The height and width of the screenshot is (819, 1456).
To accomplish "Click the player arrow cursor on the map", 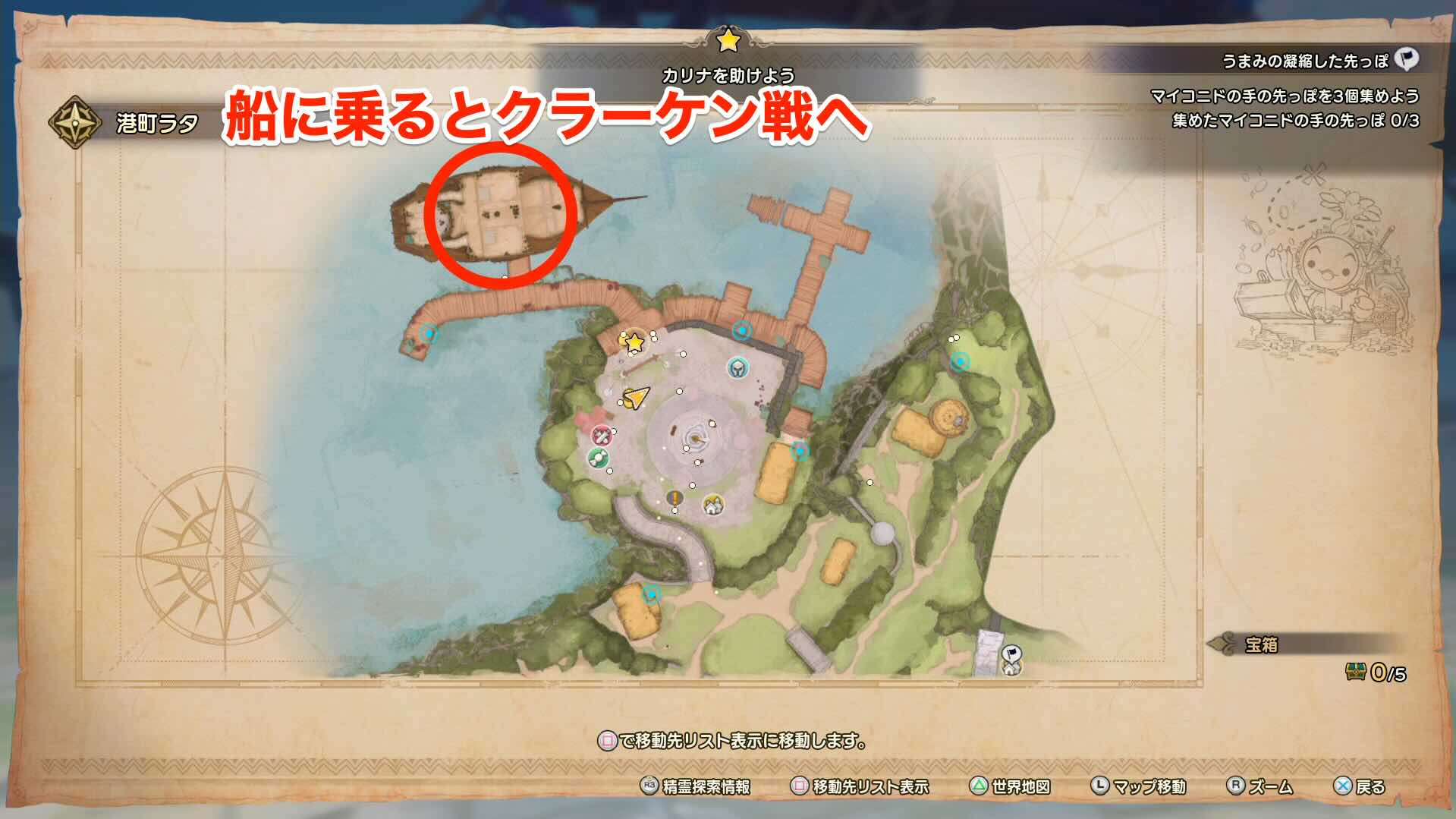I will point(637,398).
